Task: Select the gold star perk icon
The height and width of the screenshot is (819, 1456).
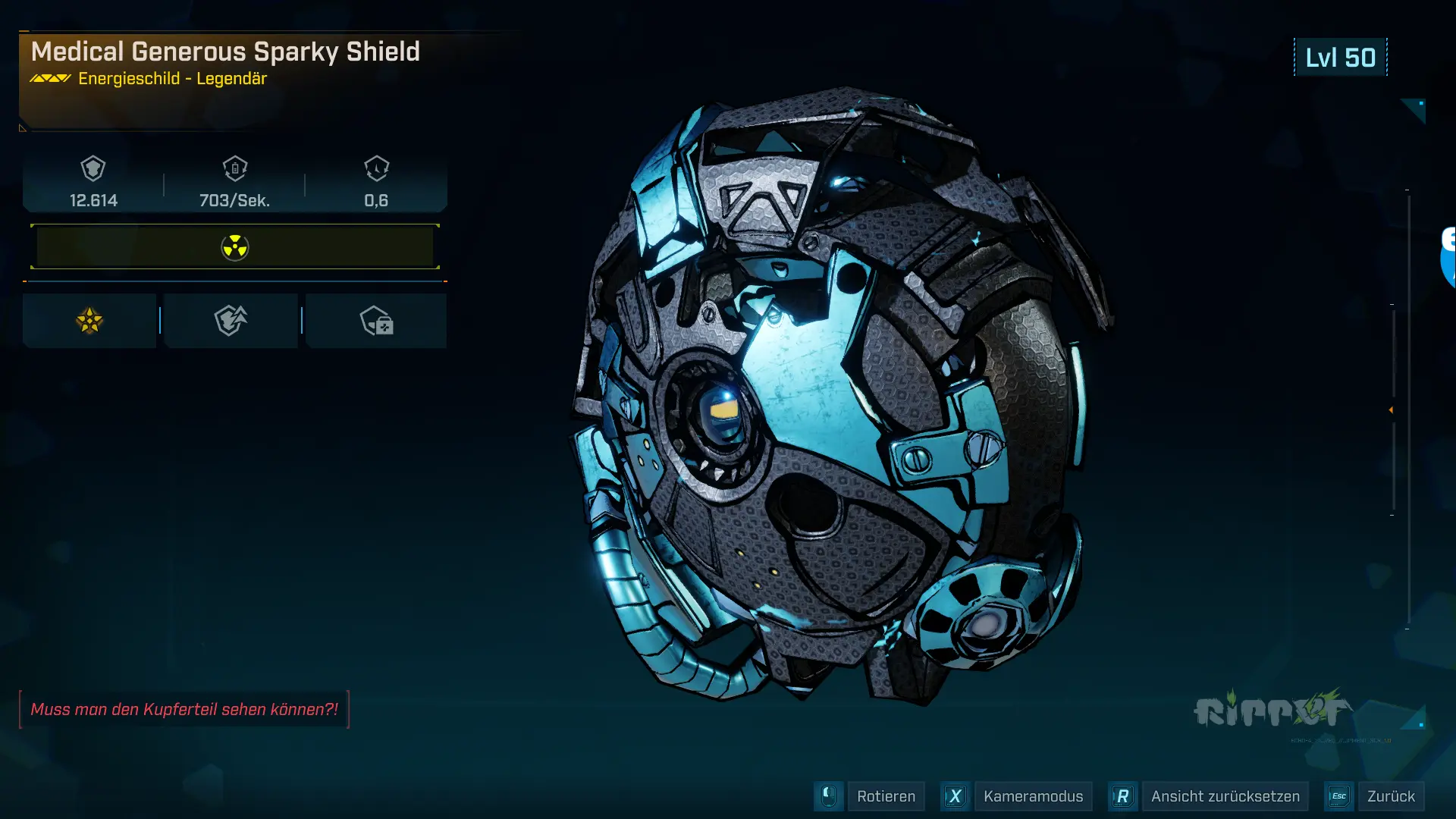Action: [89, 320]
